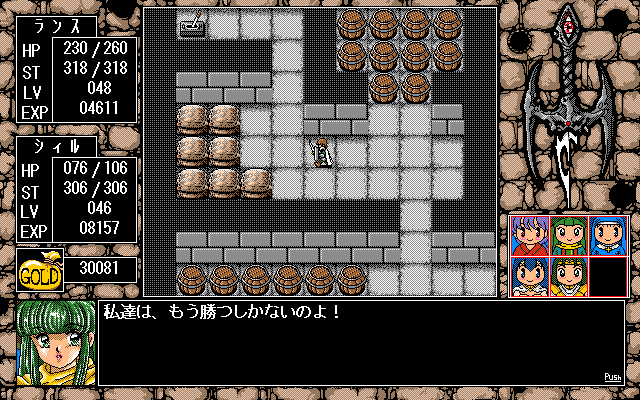The height and width of the screenshot is (400, 640).
Task: Select the green-haired girl with gold tiara
Action: coord(568,275)
